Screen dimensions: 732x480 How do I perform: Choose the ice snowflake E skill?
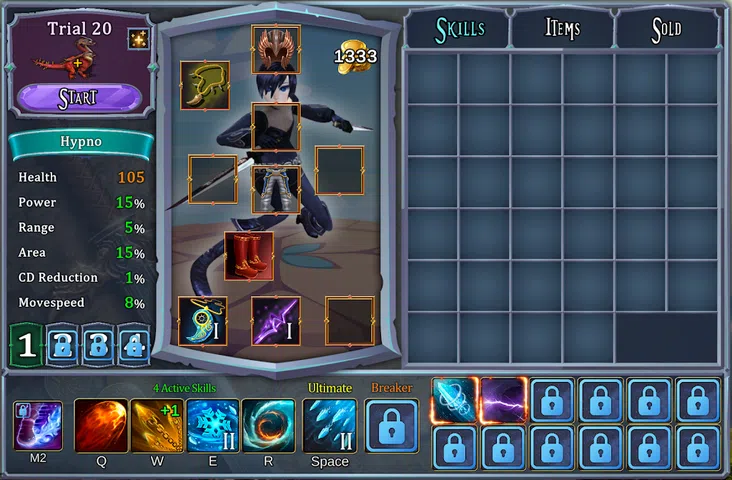[x=213, y=425]
